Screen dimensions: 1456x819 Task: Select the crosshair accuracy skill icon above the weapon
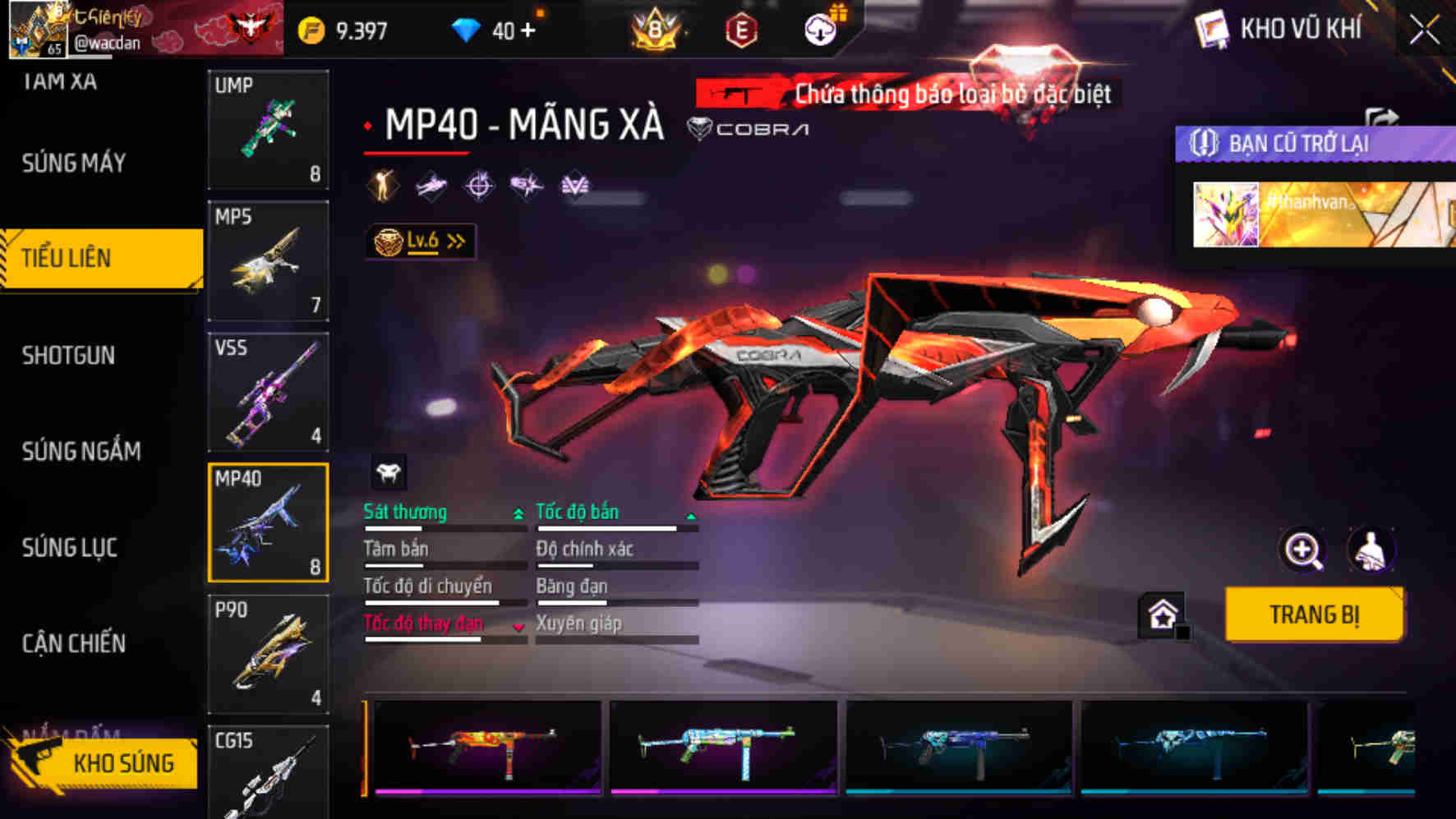[480, 186]
